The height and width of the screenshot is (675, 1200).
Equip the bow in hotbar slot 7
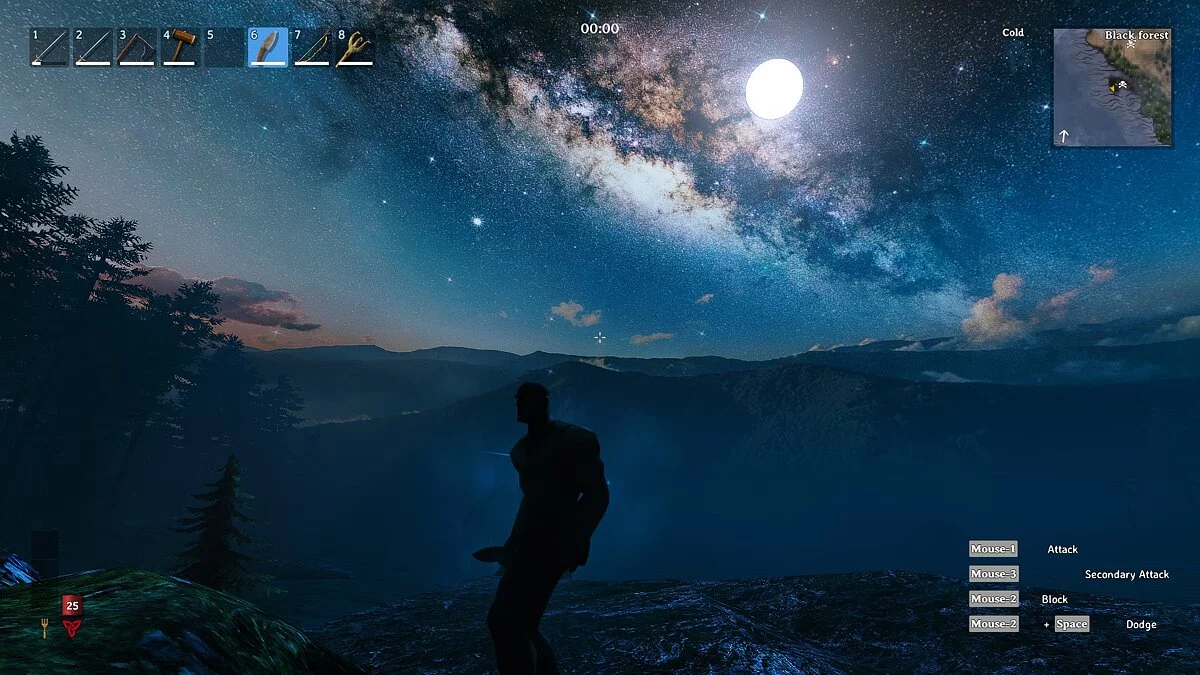point(311,47)
